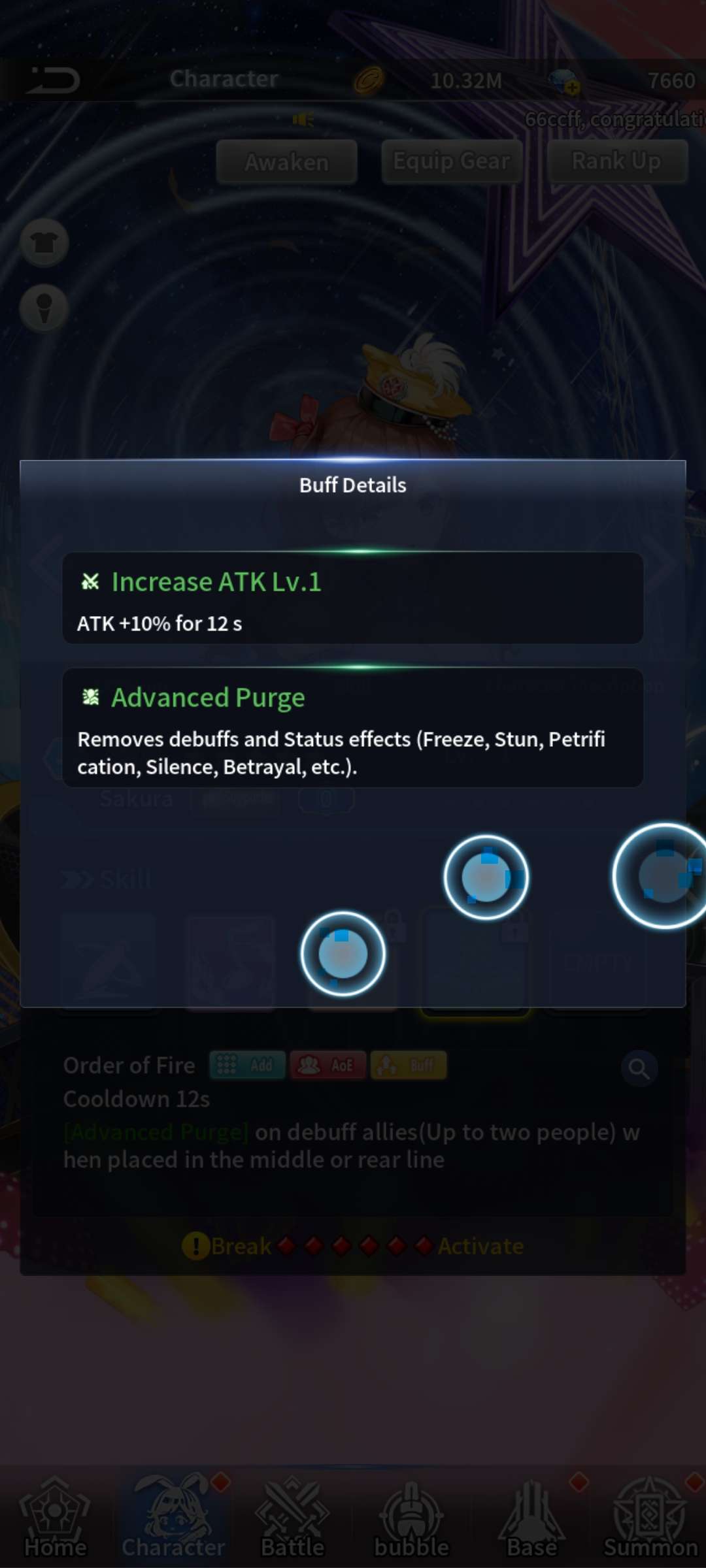Open the Awaken menu
Viewport: 706px width, 1568px height.
coord(287,161)
